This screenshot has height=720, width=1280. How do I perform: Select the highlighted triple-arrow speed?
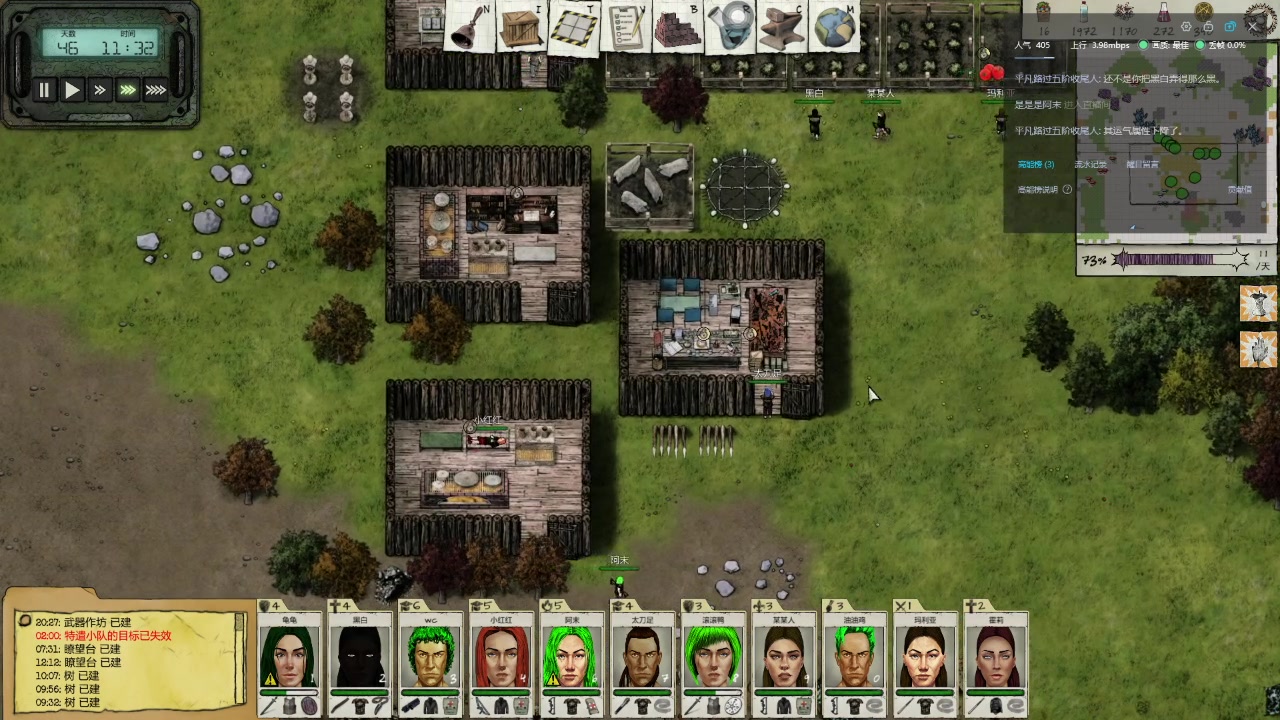pos(128,90)
